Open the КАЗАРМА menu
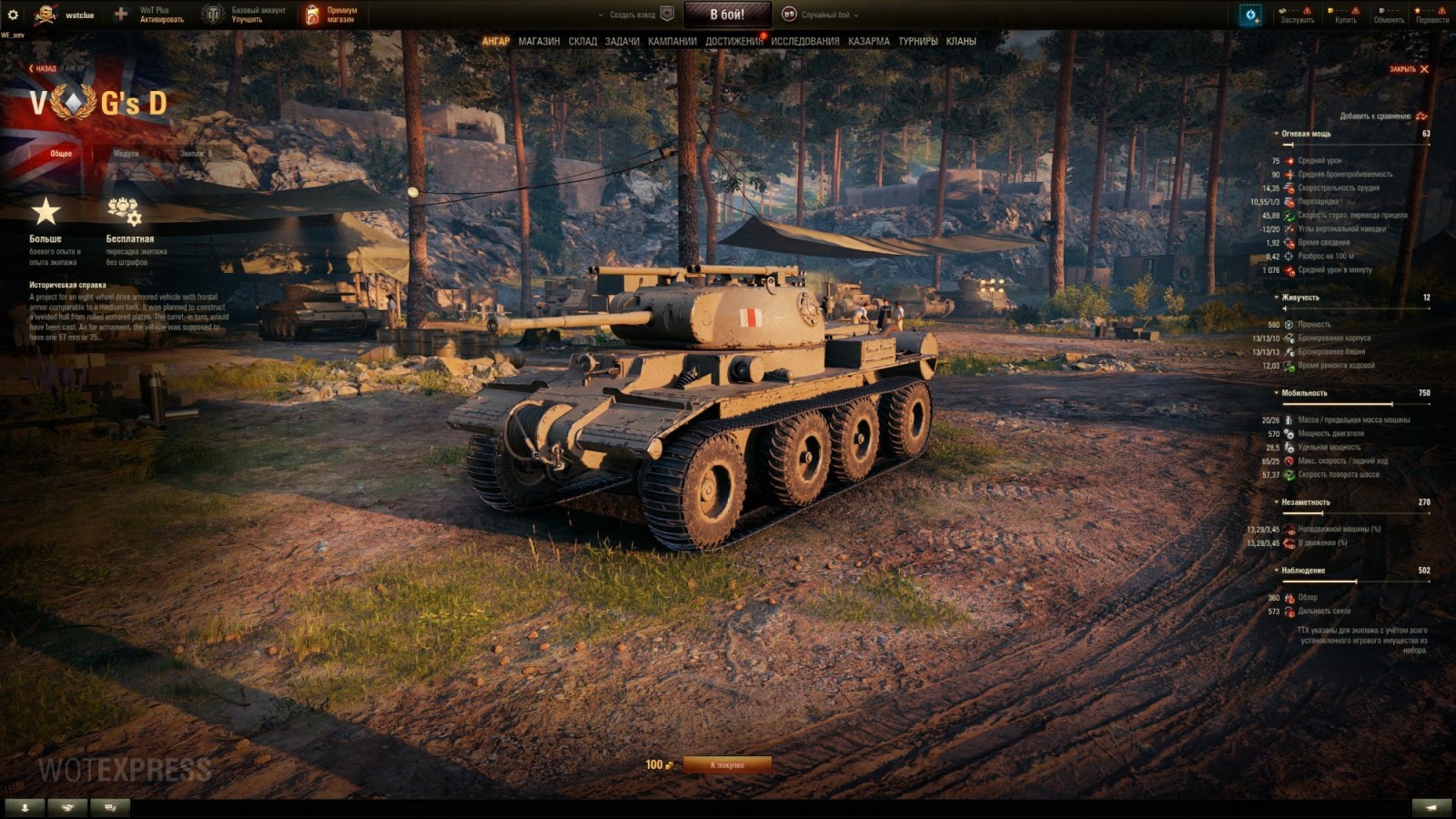 pos(868,41)
